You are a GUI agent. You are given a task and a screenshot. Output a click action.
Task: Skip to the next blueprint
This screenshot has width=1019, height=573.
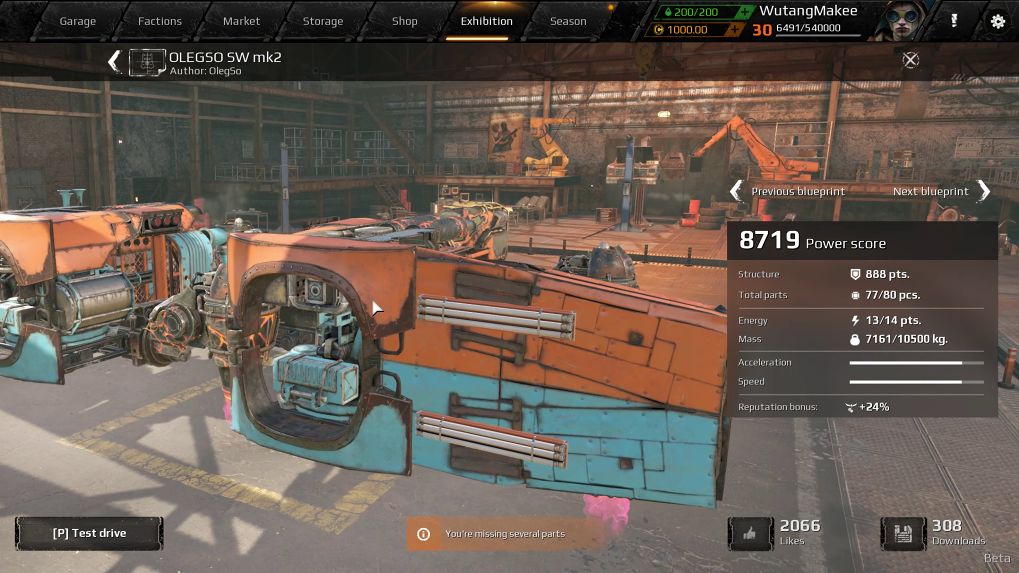(983, 191)
